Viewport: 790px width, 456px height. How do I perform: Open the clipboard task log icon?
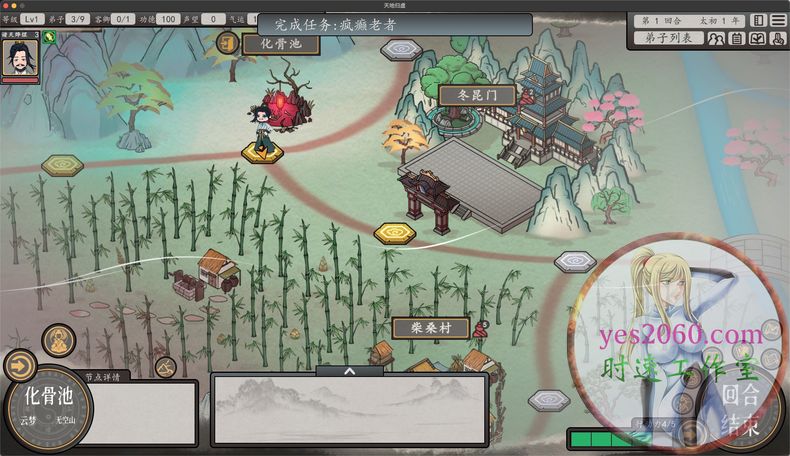click(736, 39)
